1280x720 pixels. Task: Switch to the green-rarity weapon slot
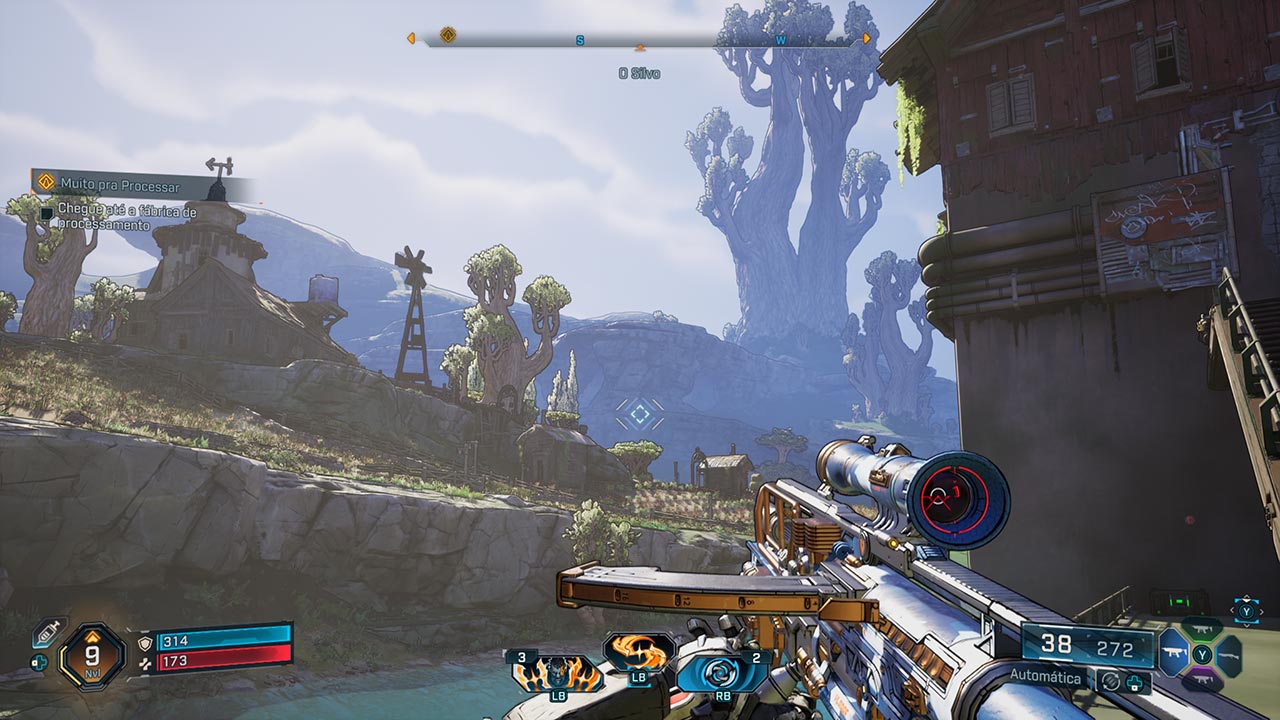click(x=1202, y=628)
